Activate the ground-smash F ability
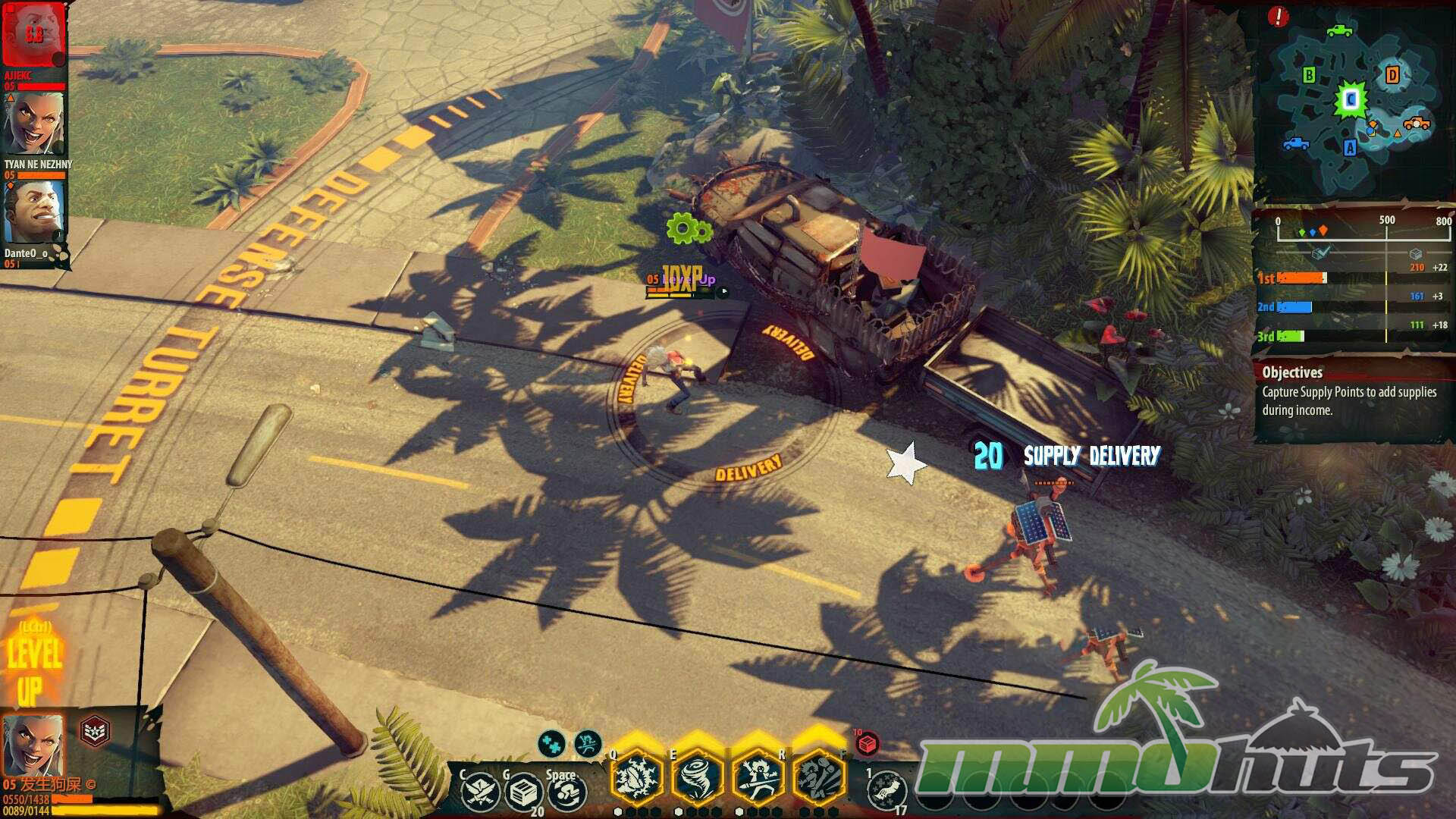Image resolution: width=1456 pixels, height=819 pixels. (x=819, y=778)
